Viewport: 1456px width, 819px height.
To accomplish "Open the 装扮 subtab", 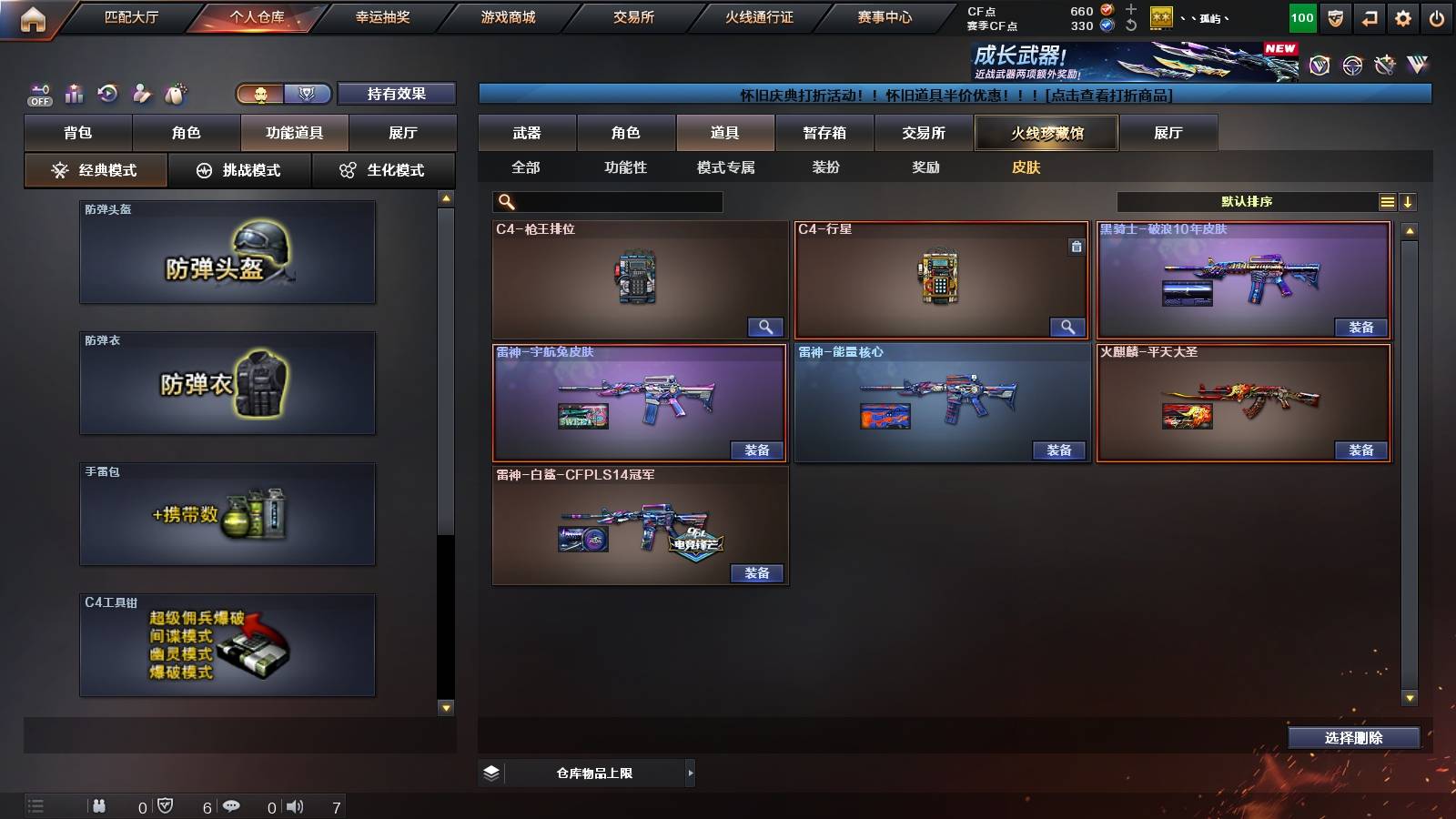I will tap(827, 167).
